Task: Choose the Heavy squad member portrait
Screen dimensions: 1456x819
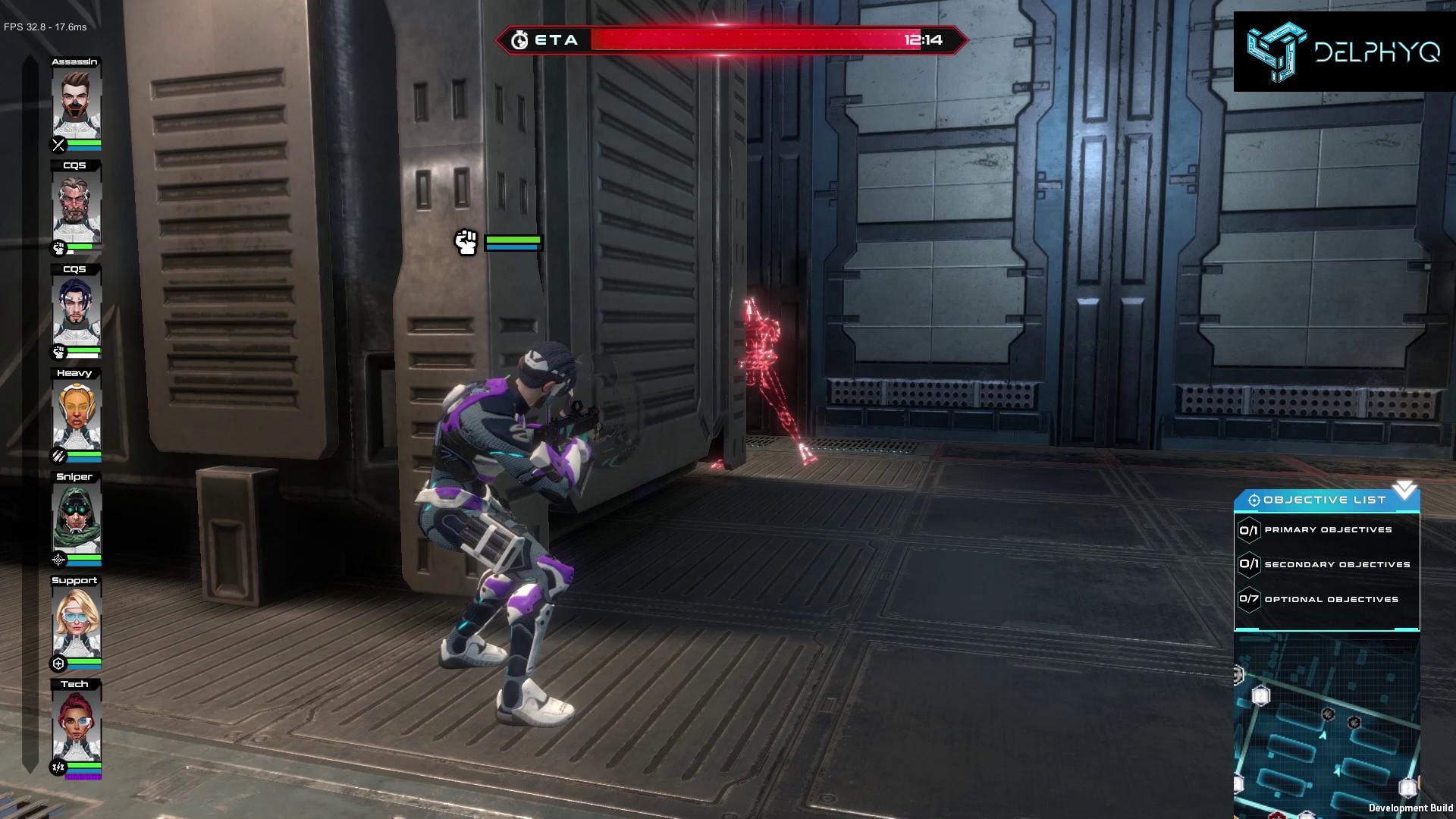Action: coord(76,416)
